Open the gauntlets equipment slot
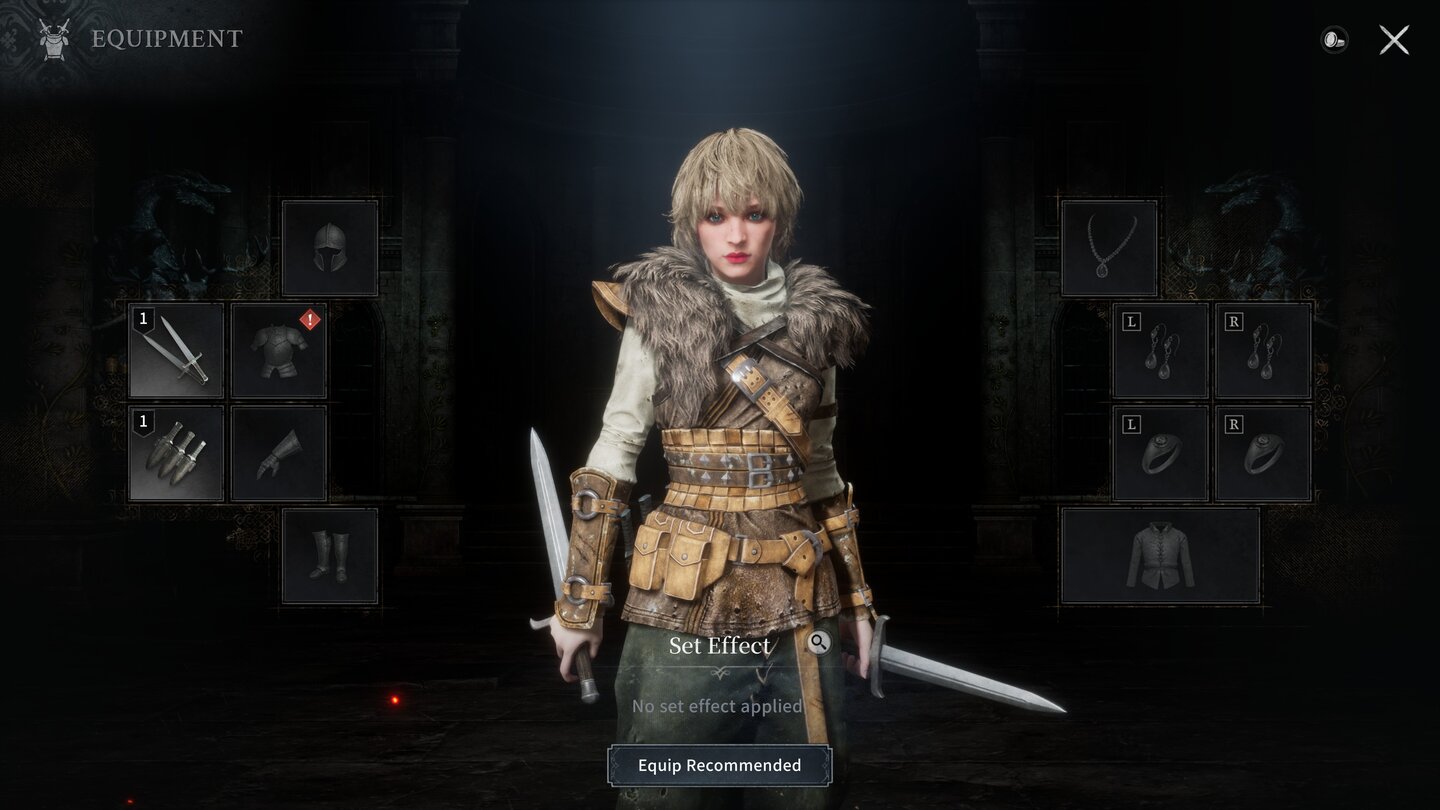Viewport: 1440px width, 810px height. pyautogui.click(x=279, y=453)
